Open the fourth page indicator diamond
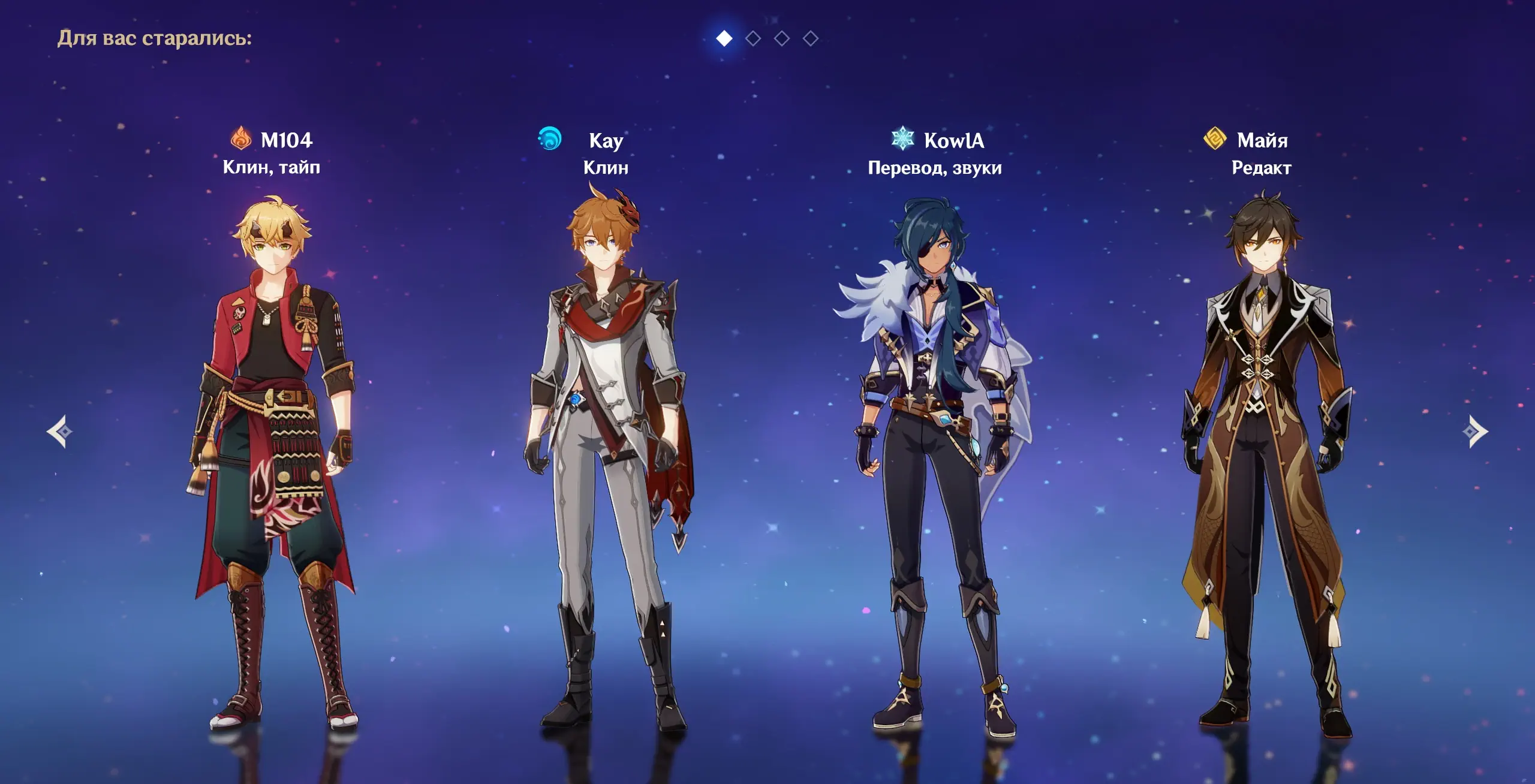 tap(811, 39)
